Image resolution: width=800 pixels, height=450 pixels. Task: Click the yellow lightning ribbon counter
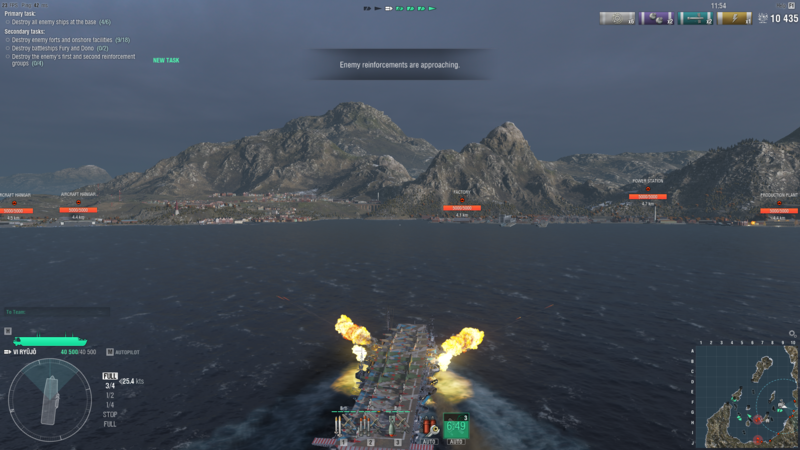point(734,18)
